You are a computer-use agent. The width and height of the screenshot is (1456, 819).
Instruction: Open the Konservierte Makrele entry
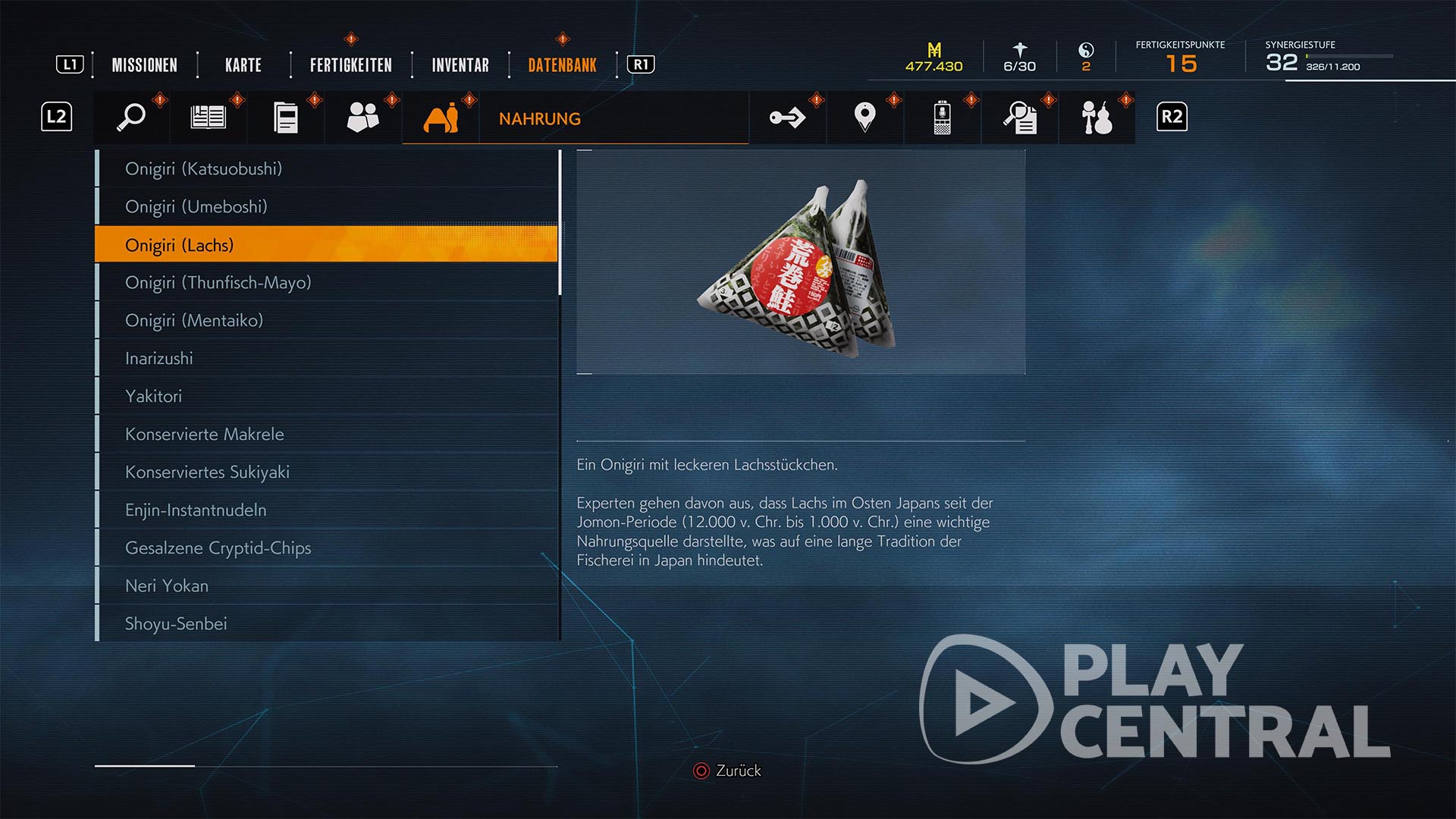coord(204,434)
